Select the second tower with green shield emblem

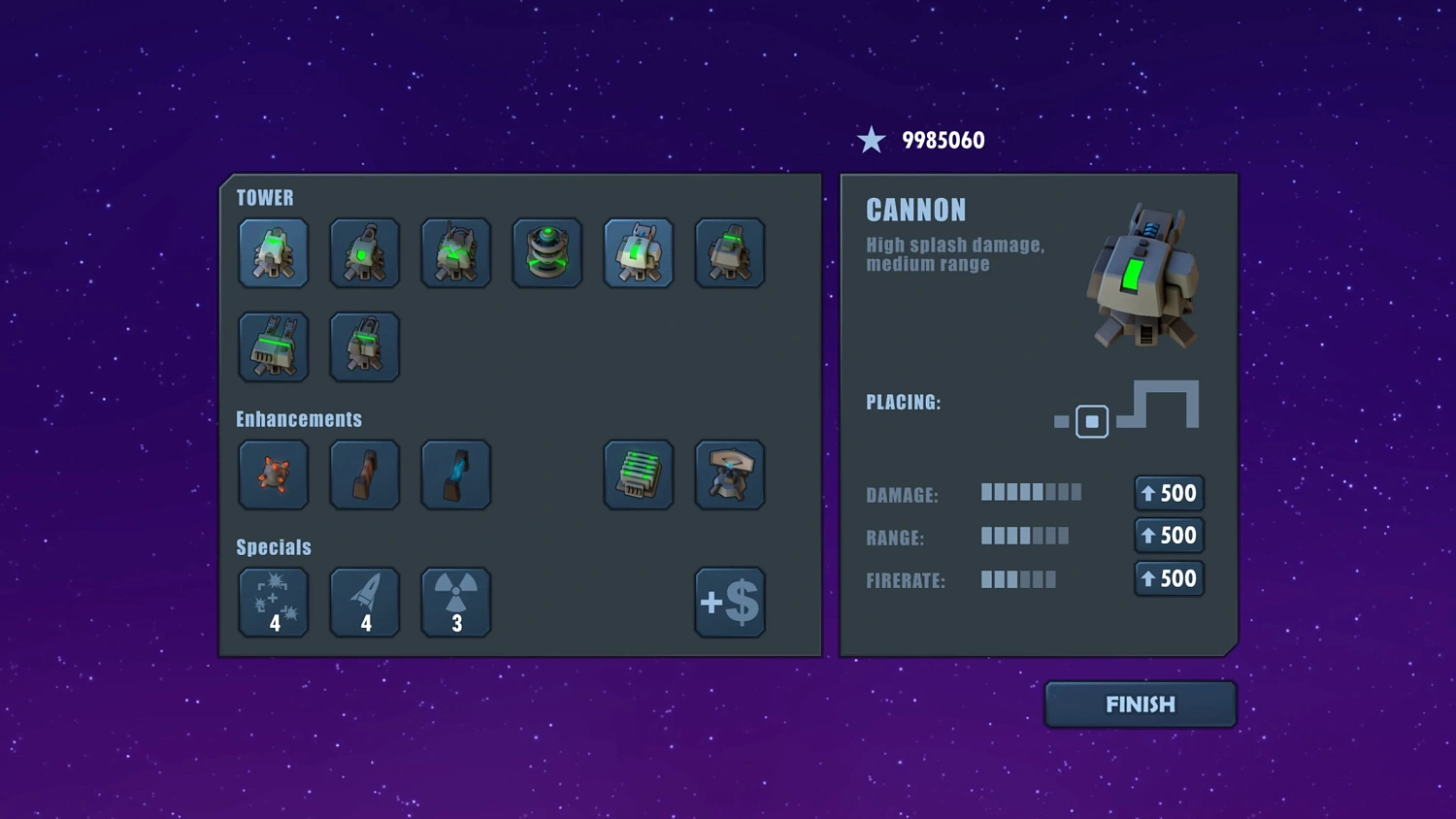pos(364,253)
